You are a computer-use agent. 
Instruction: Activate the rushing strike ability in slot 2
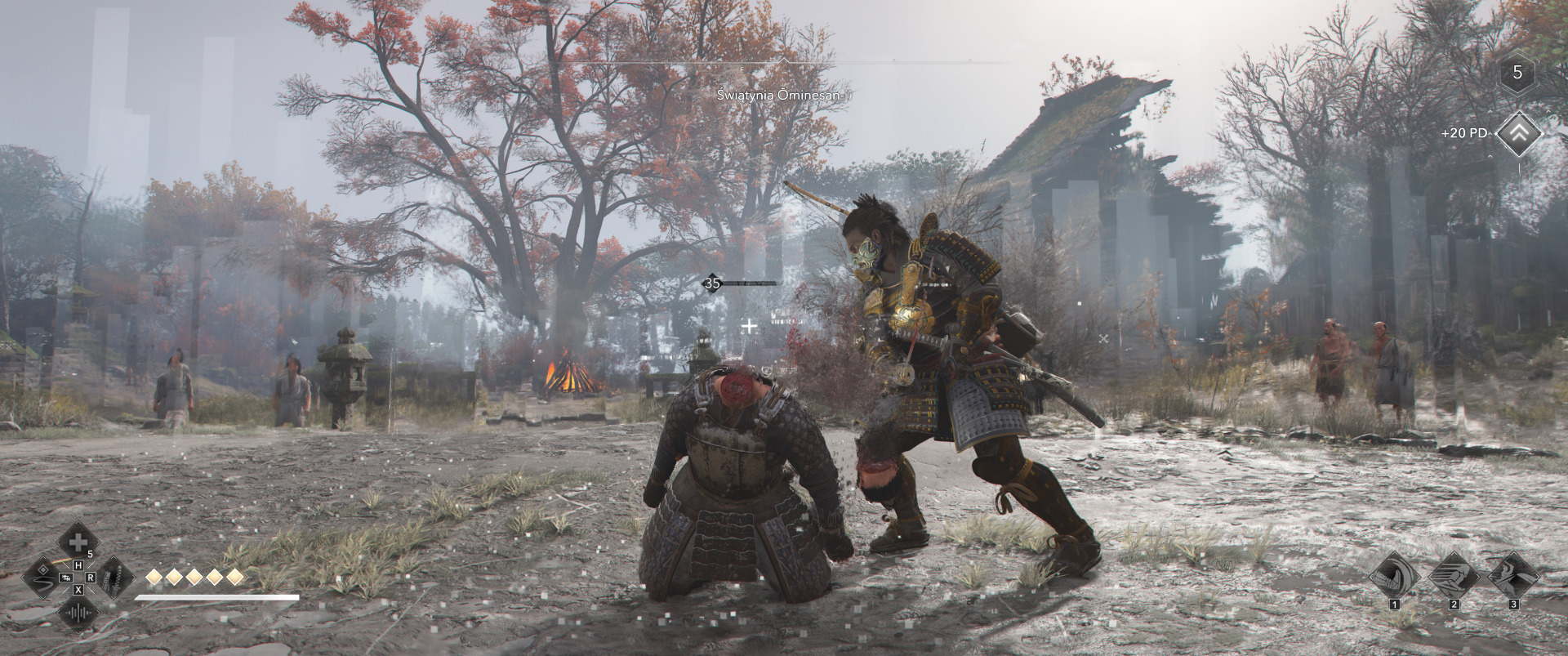pyautogui.click(x=1454, y=574)
